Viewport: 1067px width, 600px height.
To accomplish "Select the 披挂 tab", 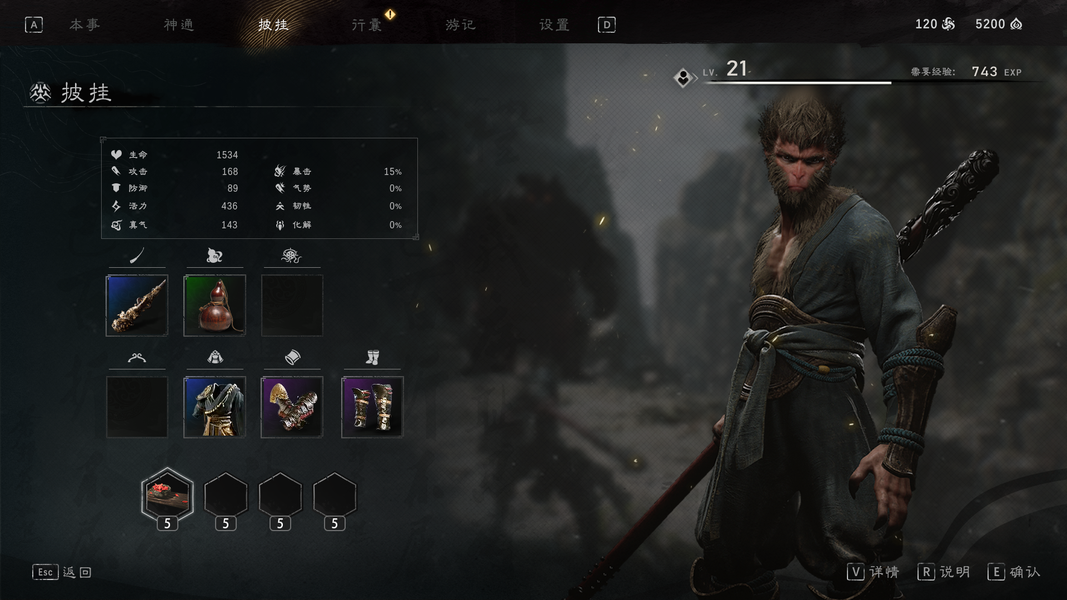I will (x=273, y=25).
